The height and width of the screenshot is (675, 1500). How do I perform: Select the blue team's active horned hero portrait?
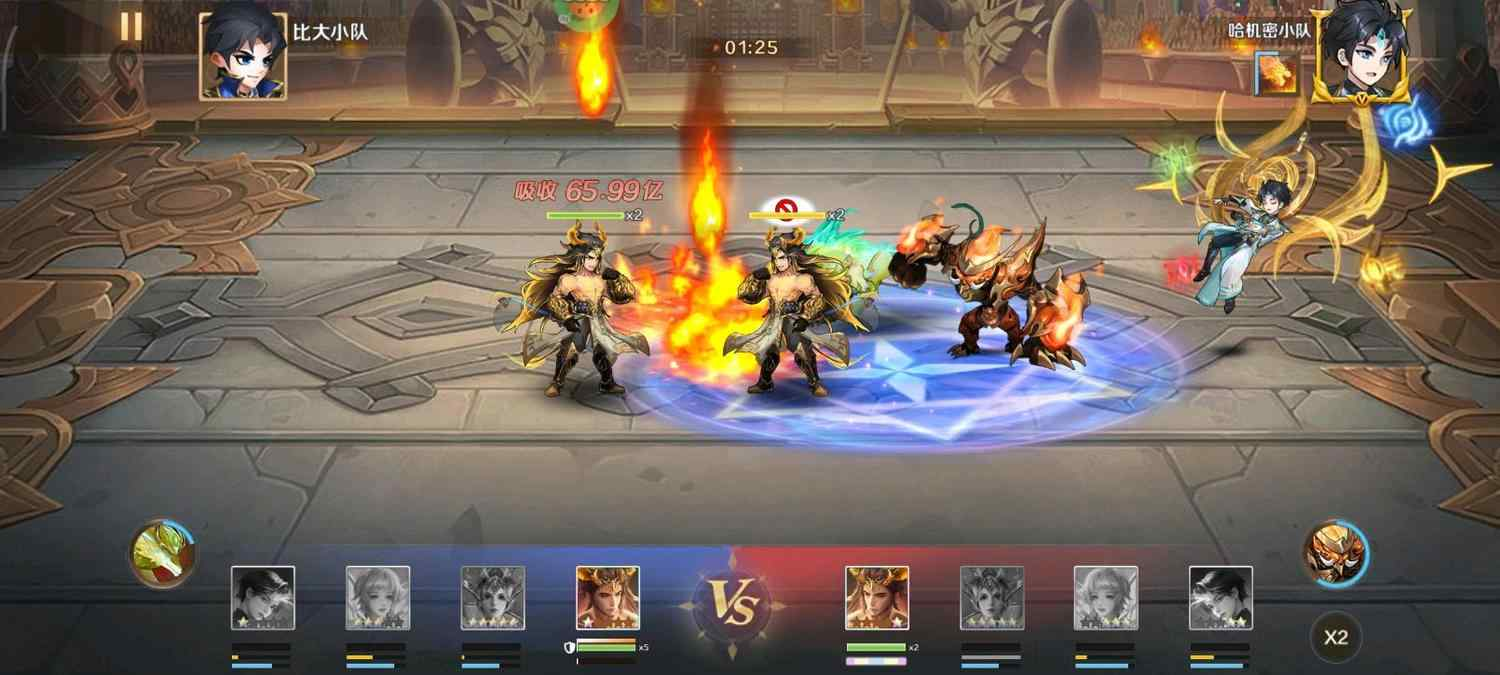coord(607,598)
